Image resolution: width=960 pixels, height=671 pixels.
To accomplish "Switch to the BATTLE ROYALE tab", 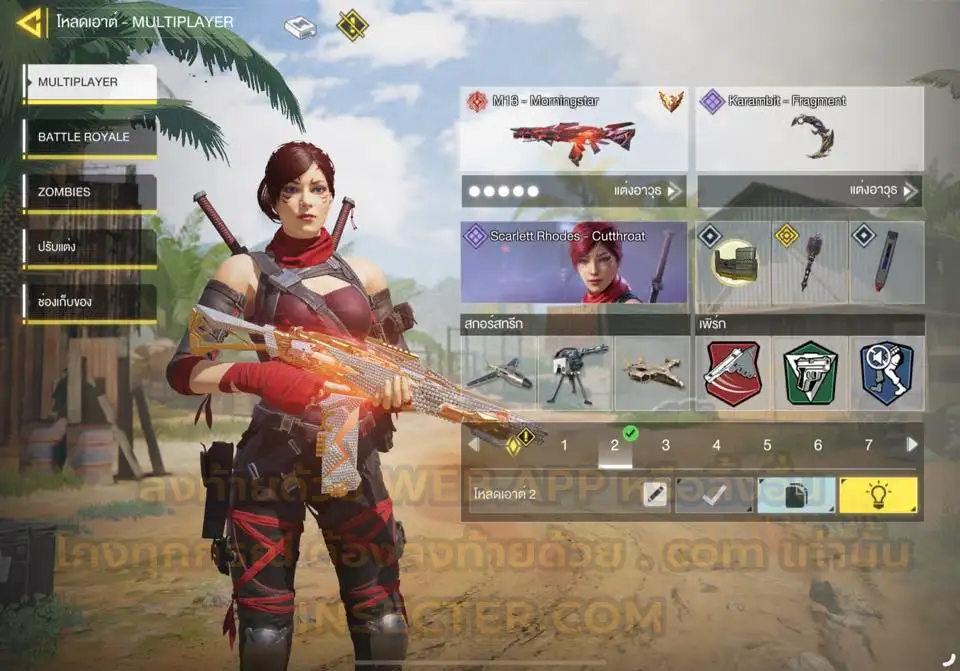I will coord(90,138).
